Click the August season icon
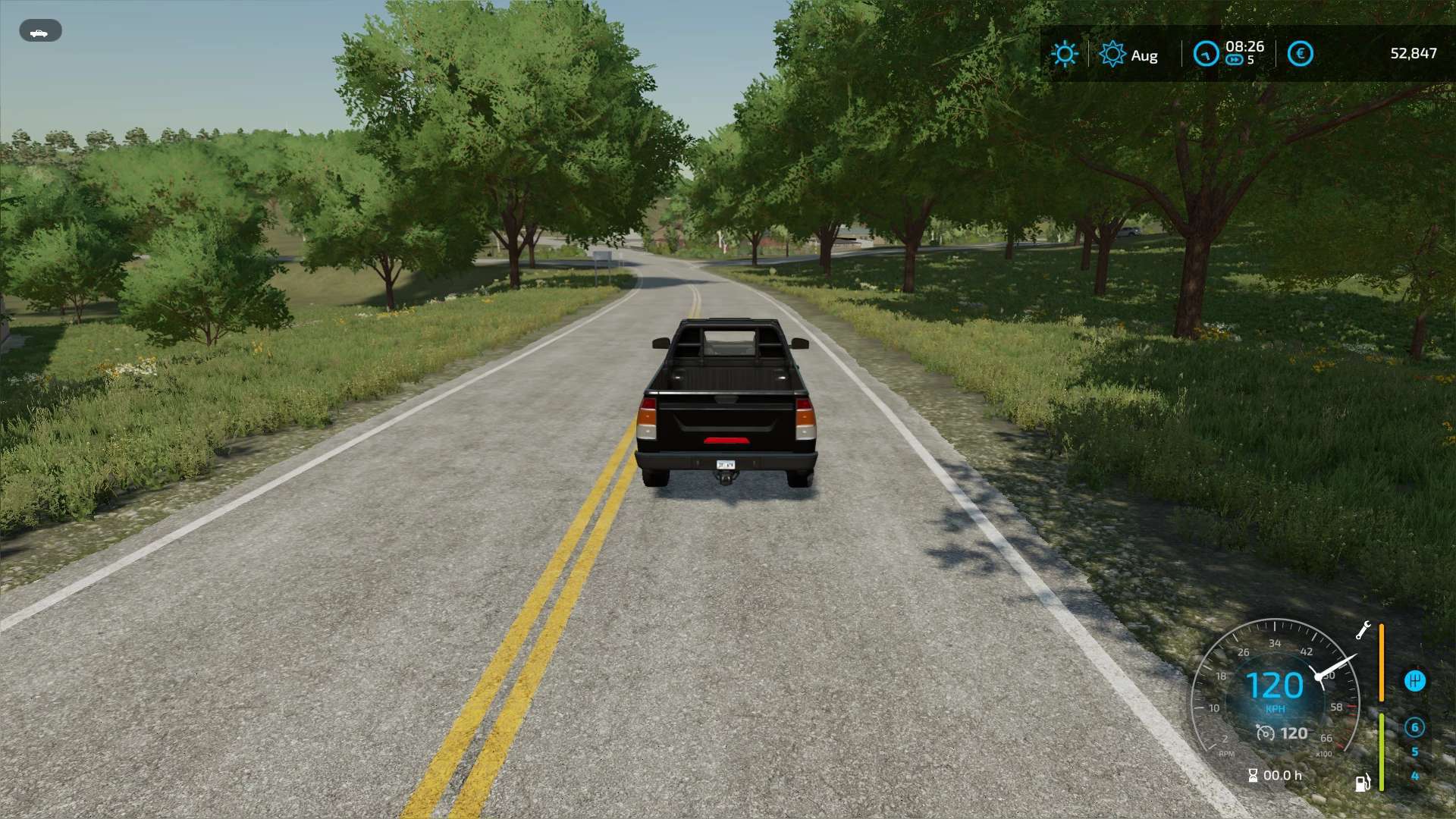 (x=1112, y=54)
